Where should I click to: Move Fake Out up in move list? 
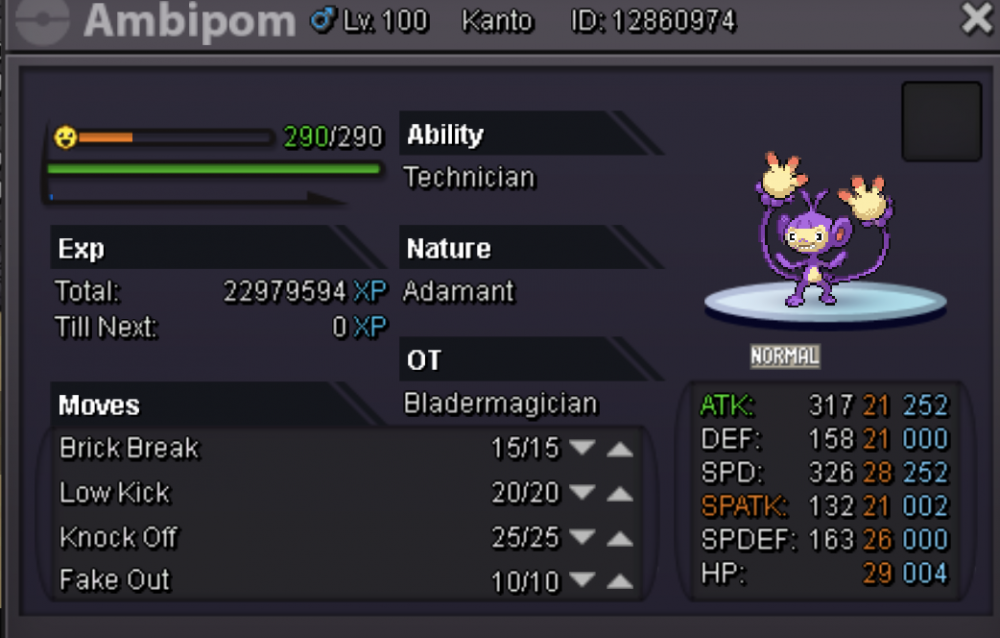tap(620, 581)
